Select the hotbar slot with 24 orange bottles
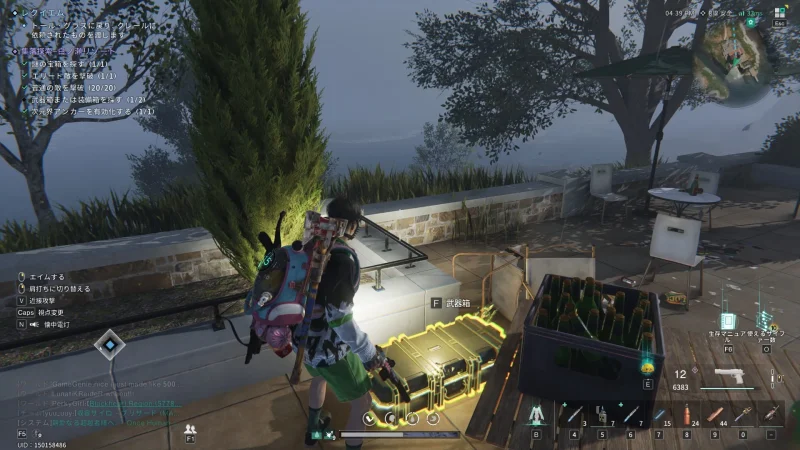 686,413
